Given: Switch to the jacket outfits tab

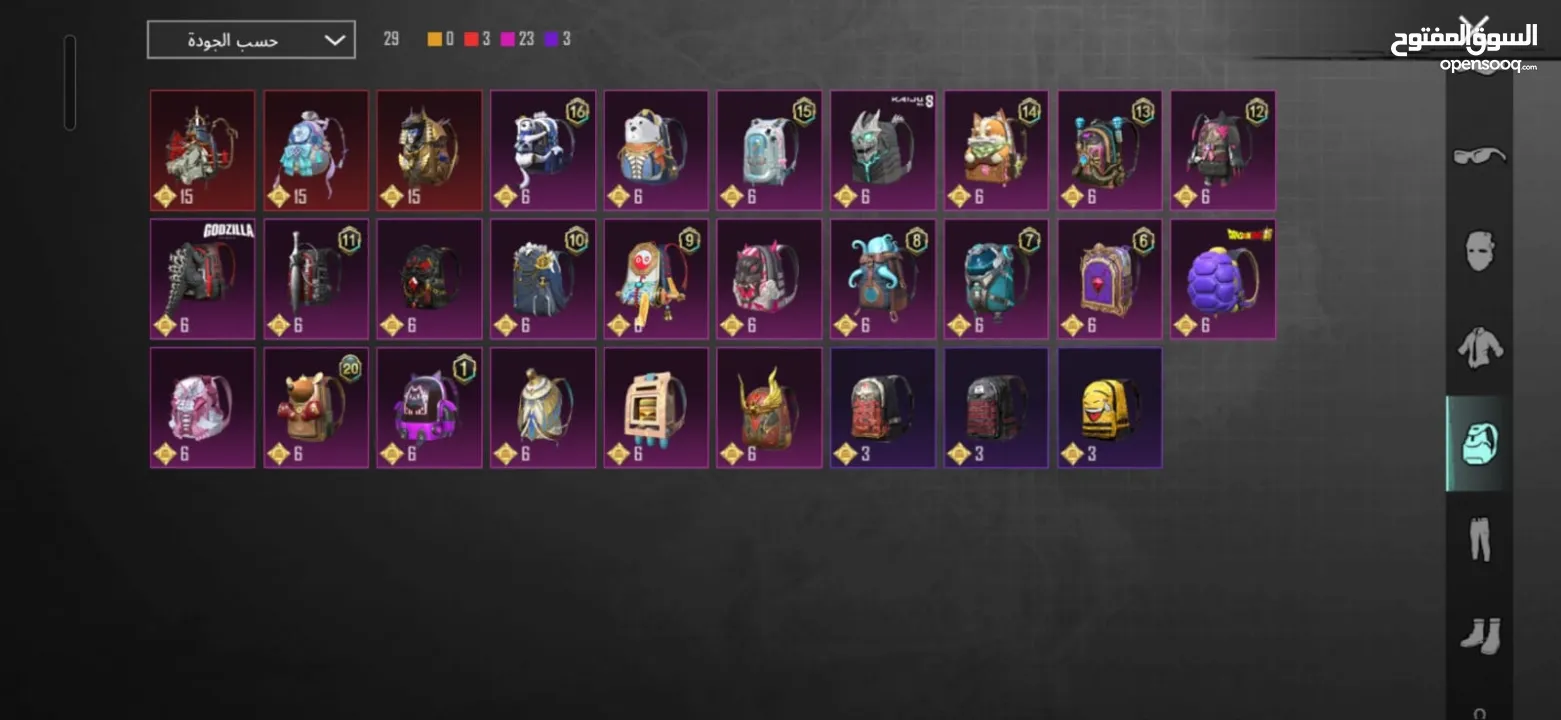Looking at the screenshot, I should [1479, 346].
